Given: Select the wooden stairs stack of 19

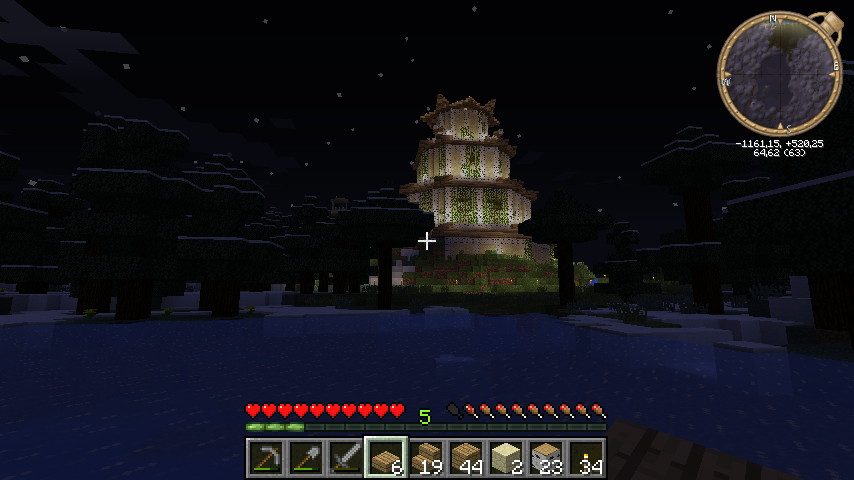Looking at the screenshot, I should click(426, 458).
